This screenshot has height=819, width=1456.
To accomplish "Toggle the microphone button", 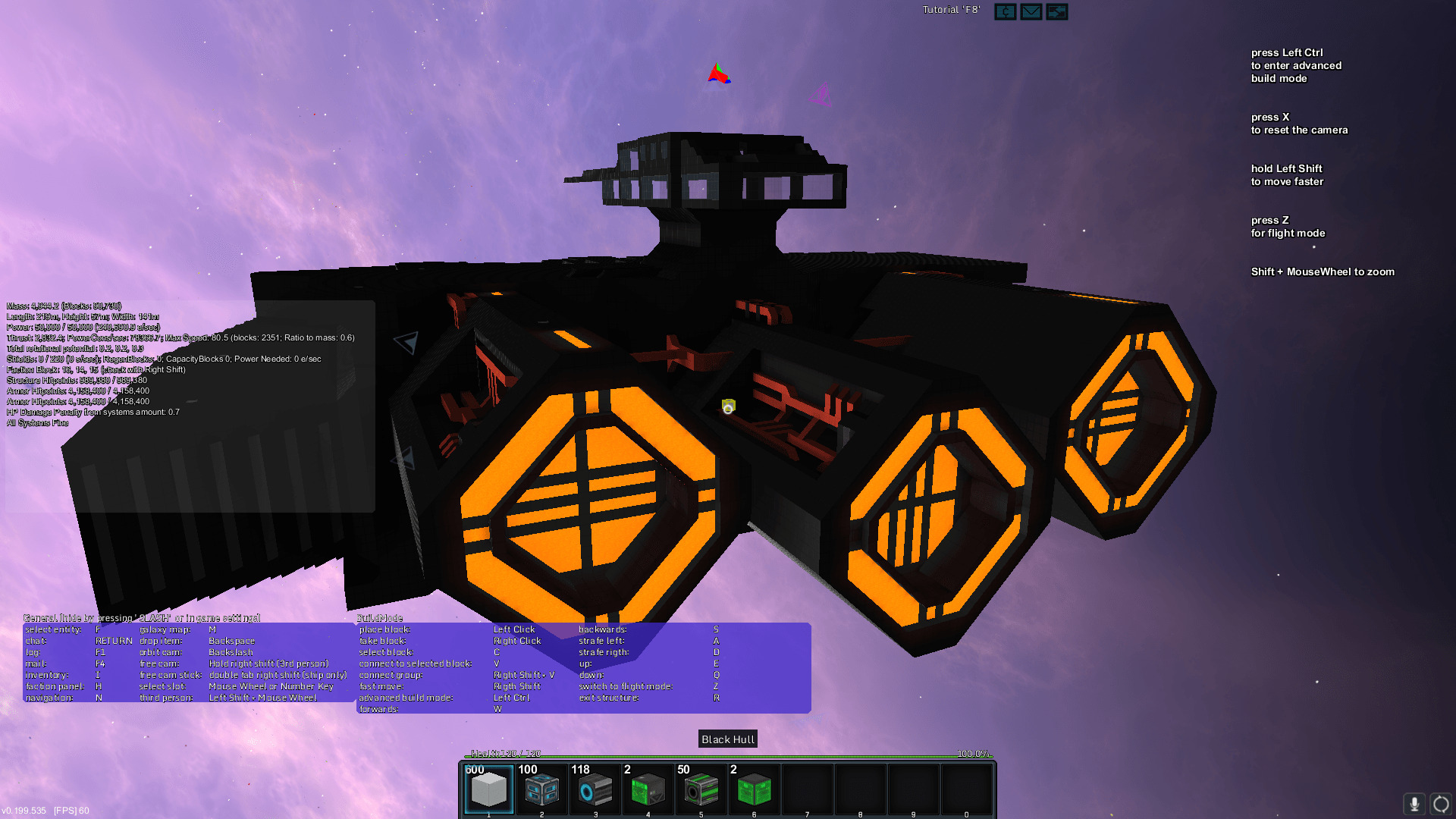I will point(1414,804).
